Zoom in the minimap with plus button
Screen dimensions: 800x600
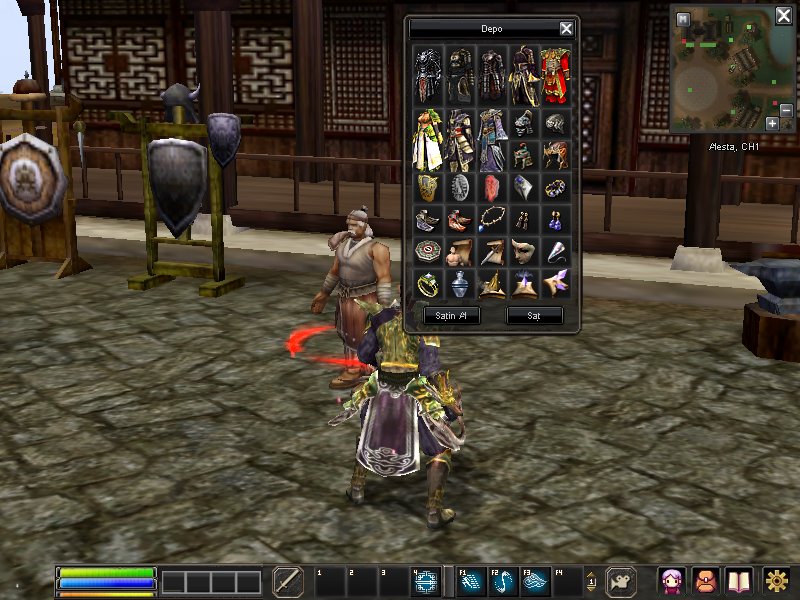771,123
